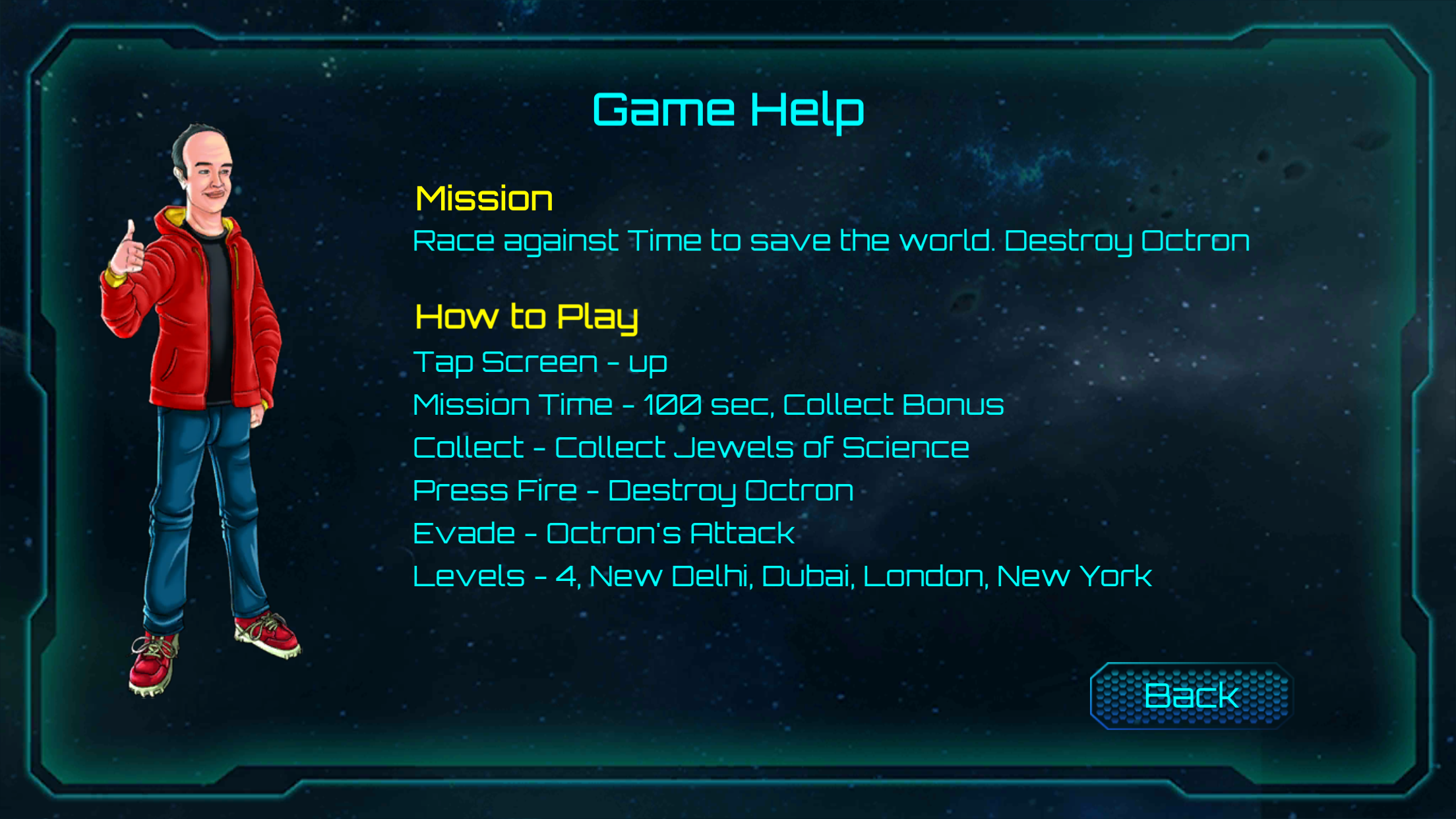Click Dubai in the levels list
Image resolution: width=1456 pixels, height=819 pixels.
(x=808, y=574)
